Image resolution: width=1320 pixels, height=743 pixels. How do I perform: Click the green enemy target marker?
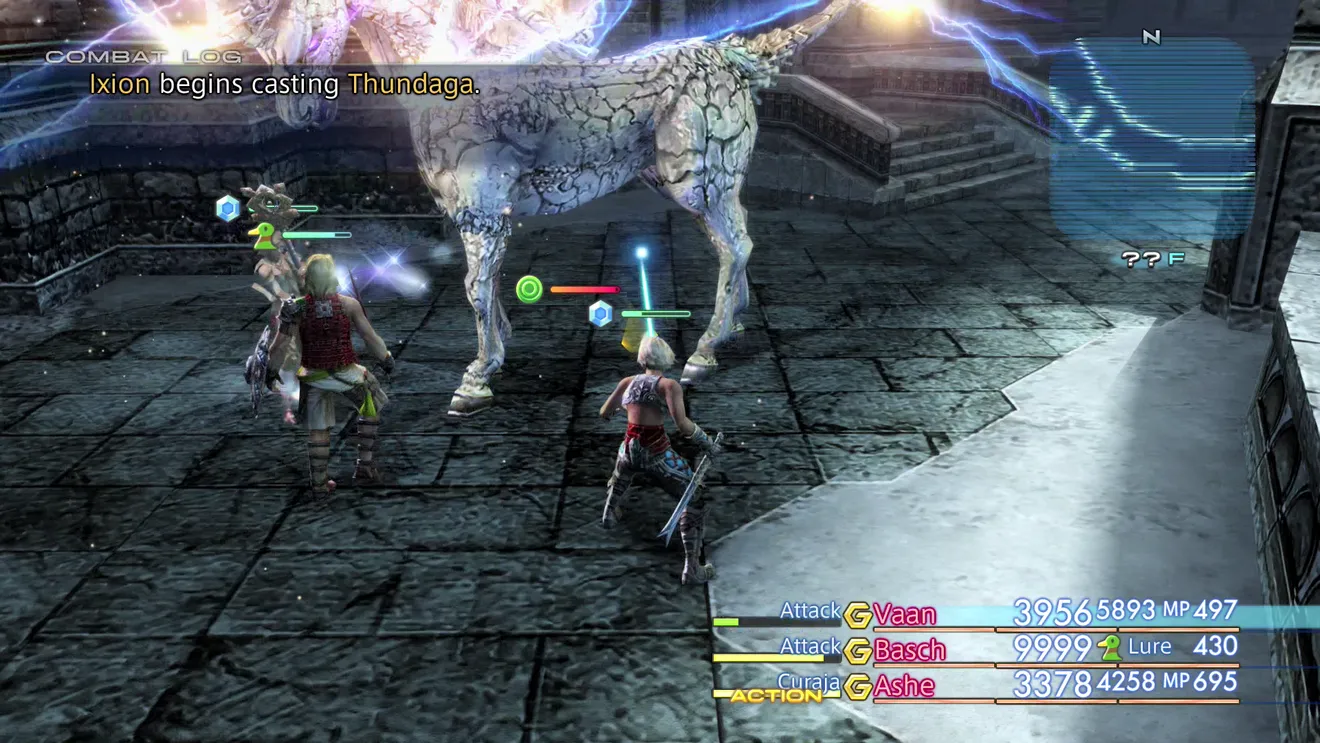(529, 290)
